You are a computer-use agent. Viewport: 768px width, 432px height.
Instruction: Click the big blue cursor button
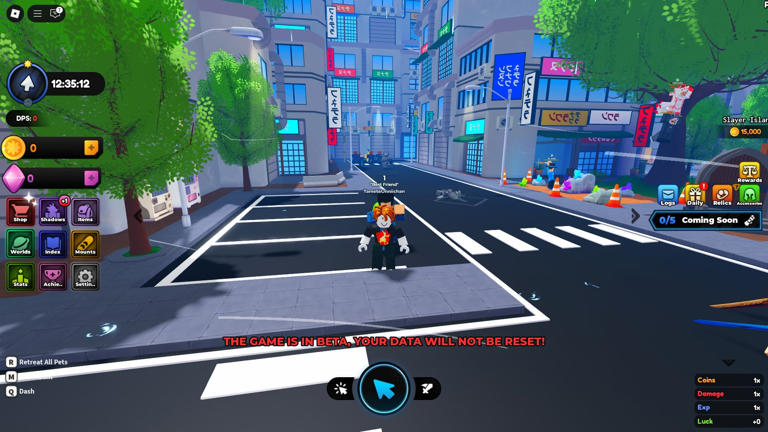[384, 389]
